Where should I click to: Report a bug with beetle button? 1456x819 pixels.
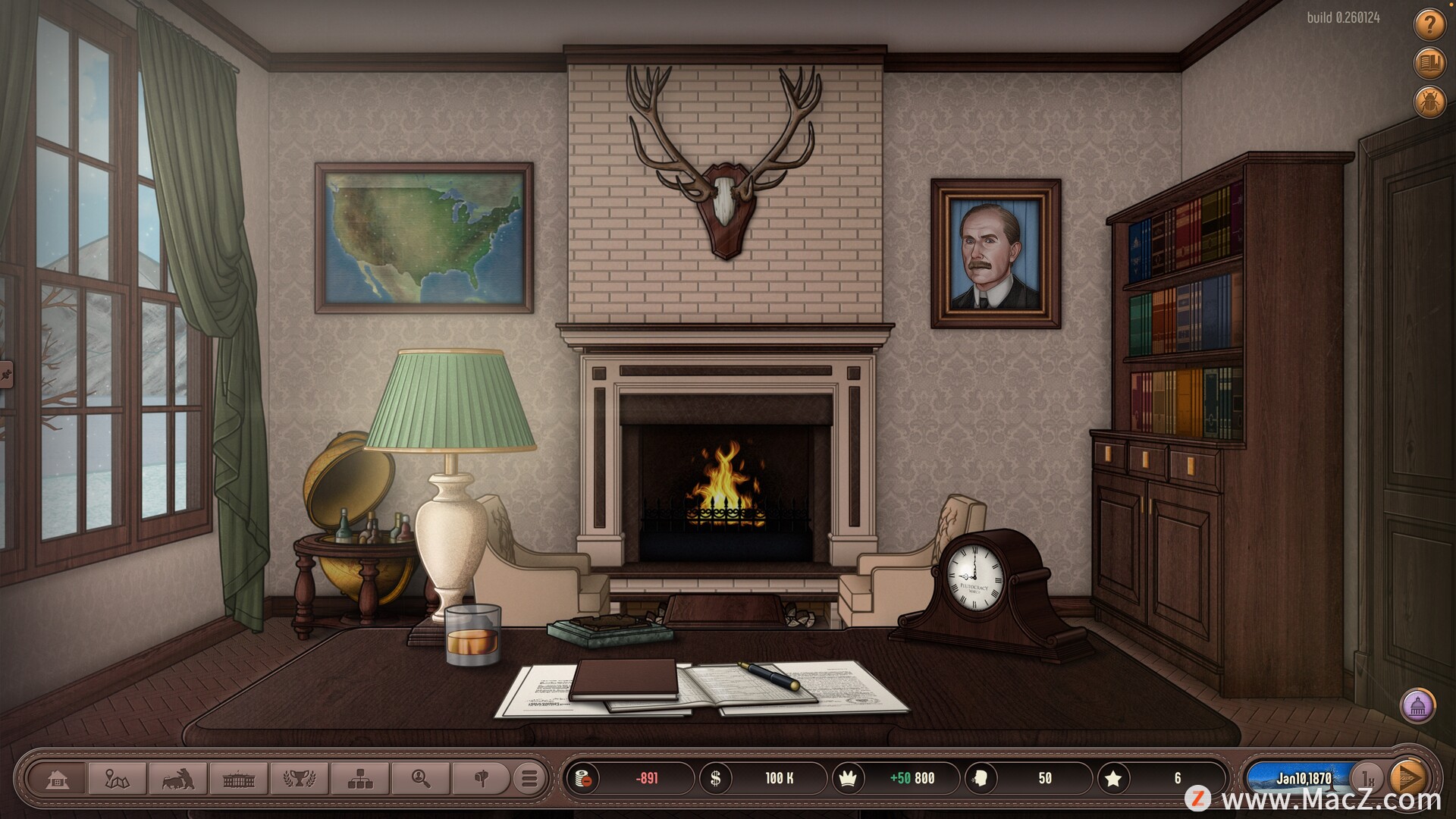pyautogui.click(x=1429, y=102)
